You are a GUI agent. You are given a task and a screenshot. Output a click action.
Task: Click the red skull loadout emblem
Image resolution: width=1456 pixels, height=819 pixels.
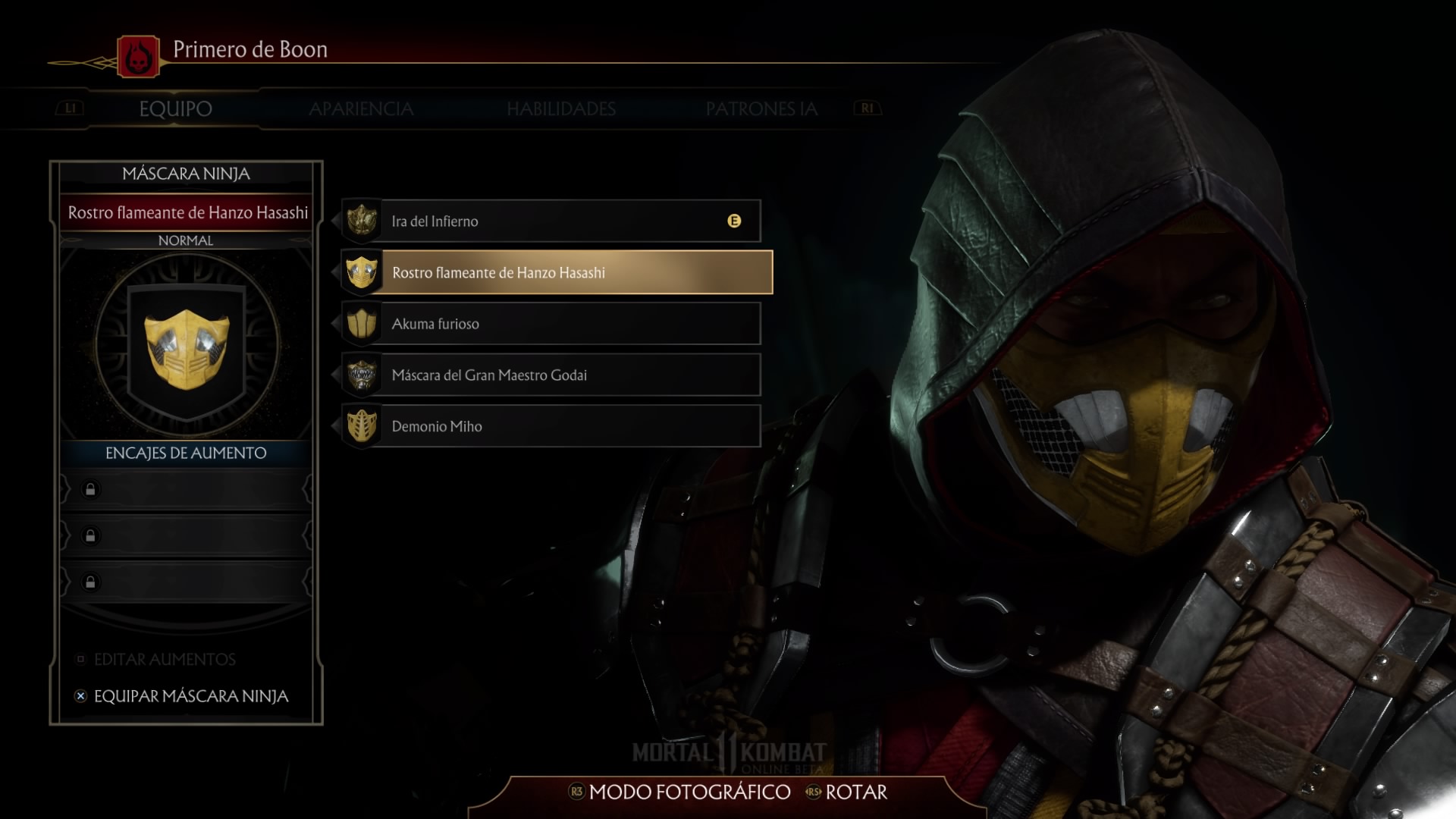(138, 57)
